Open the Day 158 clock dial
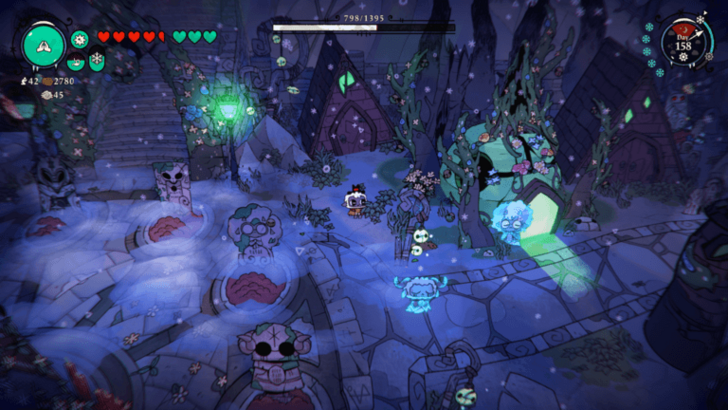 [683, 45]
